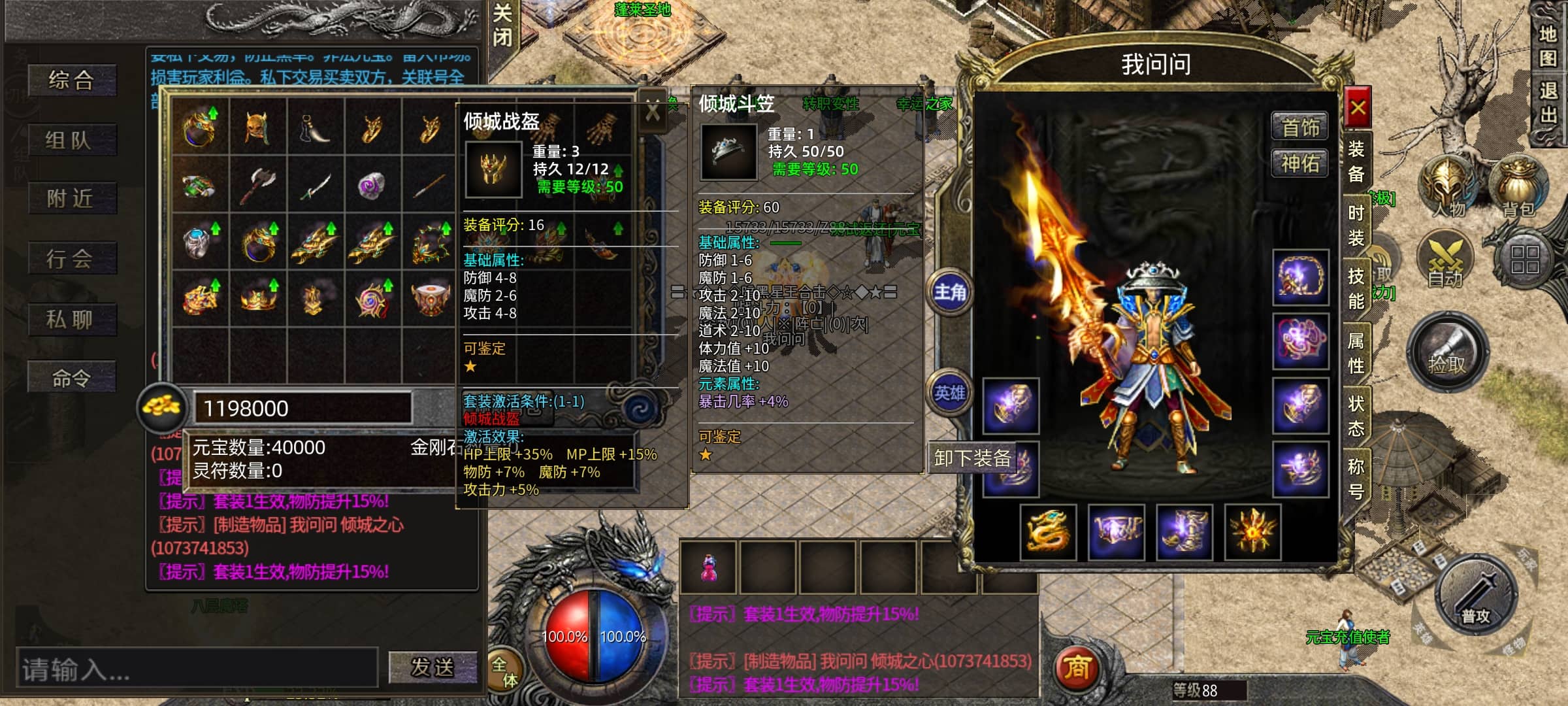Open the 背包 bag icon

[x=1518, y=186]
